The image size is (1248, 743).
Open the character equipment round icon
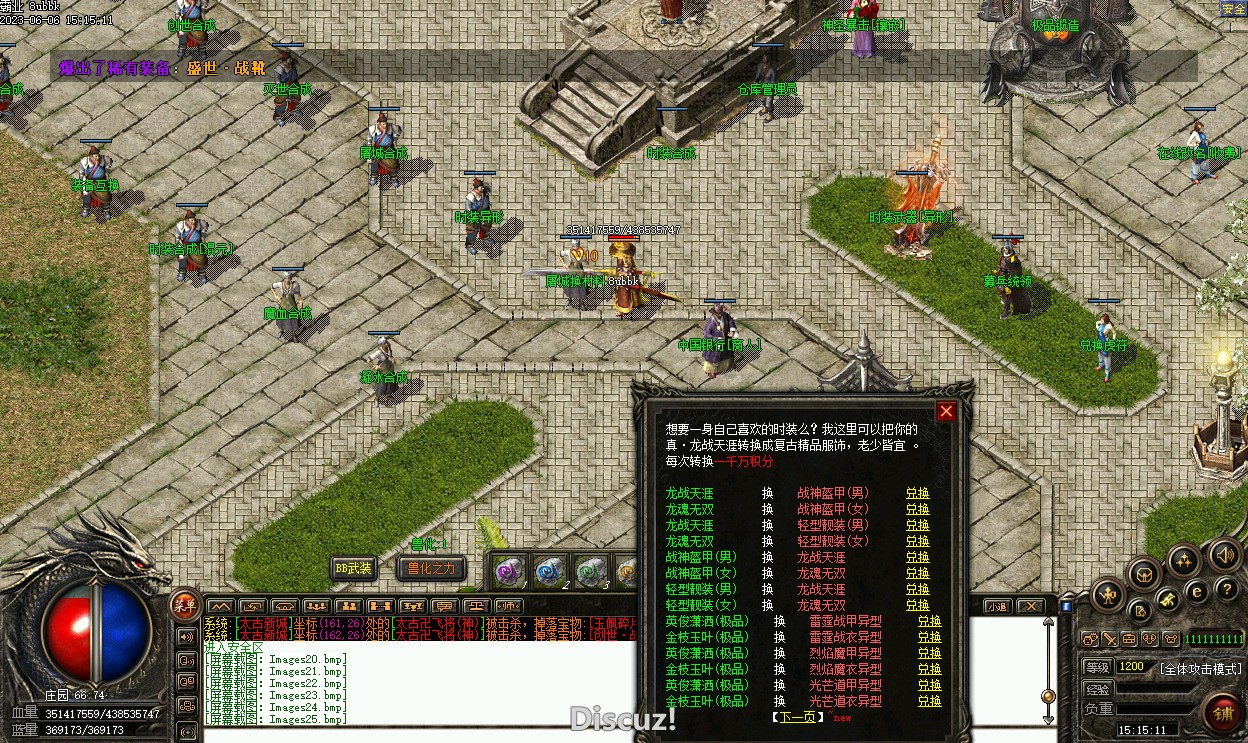coord(1107,596)
